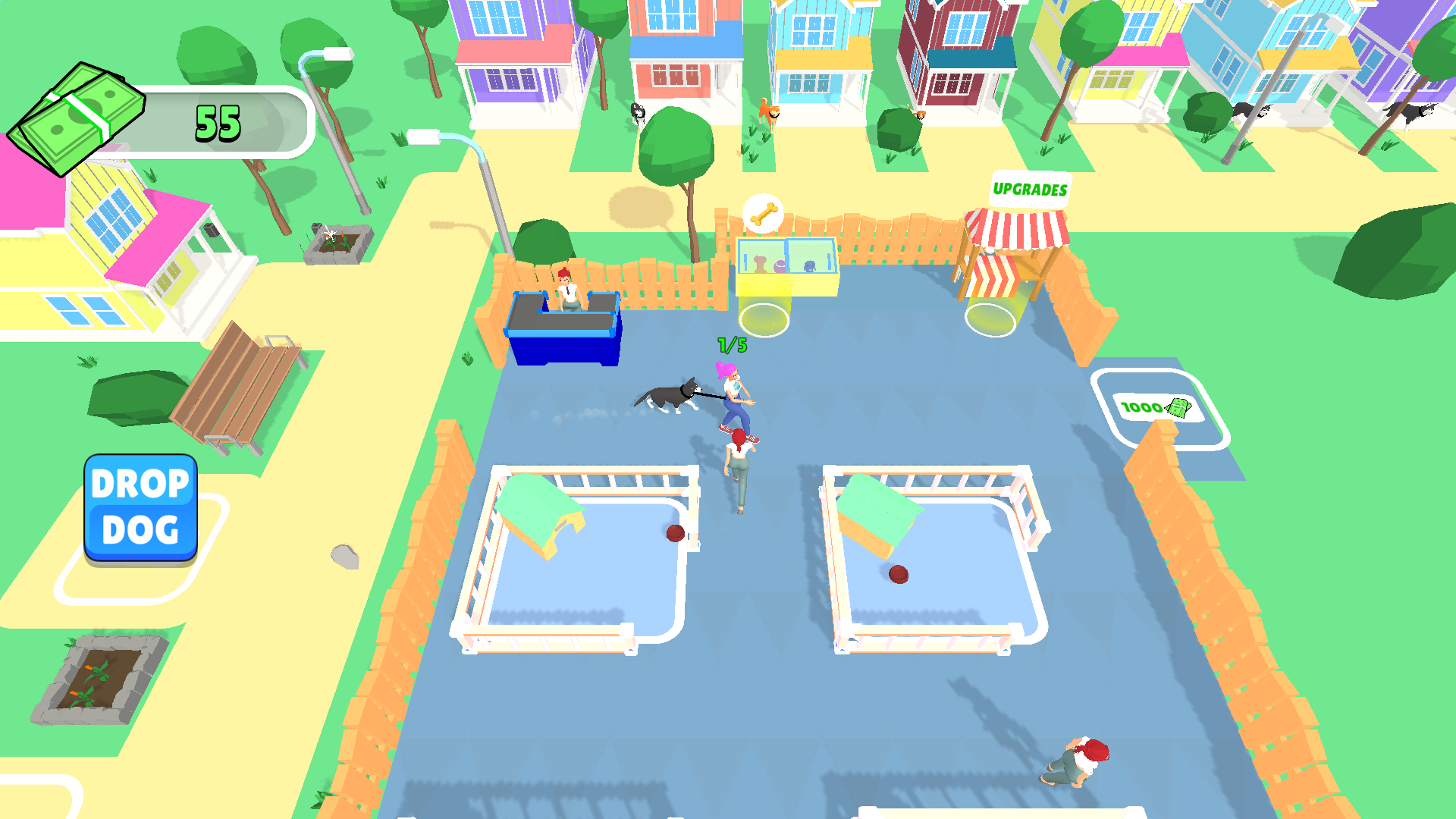
Task: Click the 1/5 capacity indicator above the walker
Action: [x=732, y=345]
